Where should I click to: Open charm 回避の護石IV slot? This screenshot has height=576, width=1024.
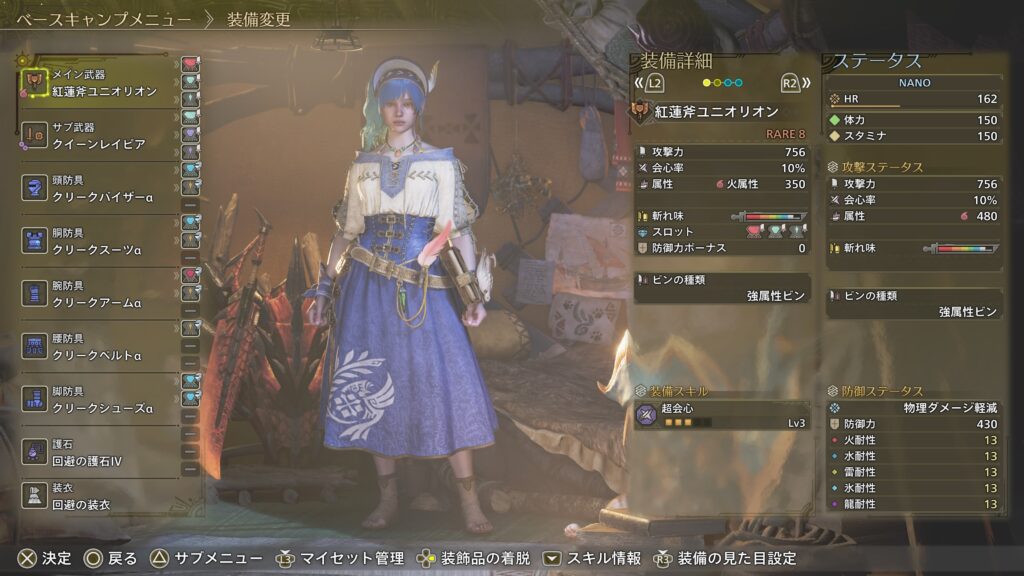click(x=98, y=453)
